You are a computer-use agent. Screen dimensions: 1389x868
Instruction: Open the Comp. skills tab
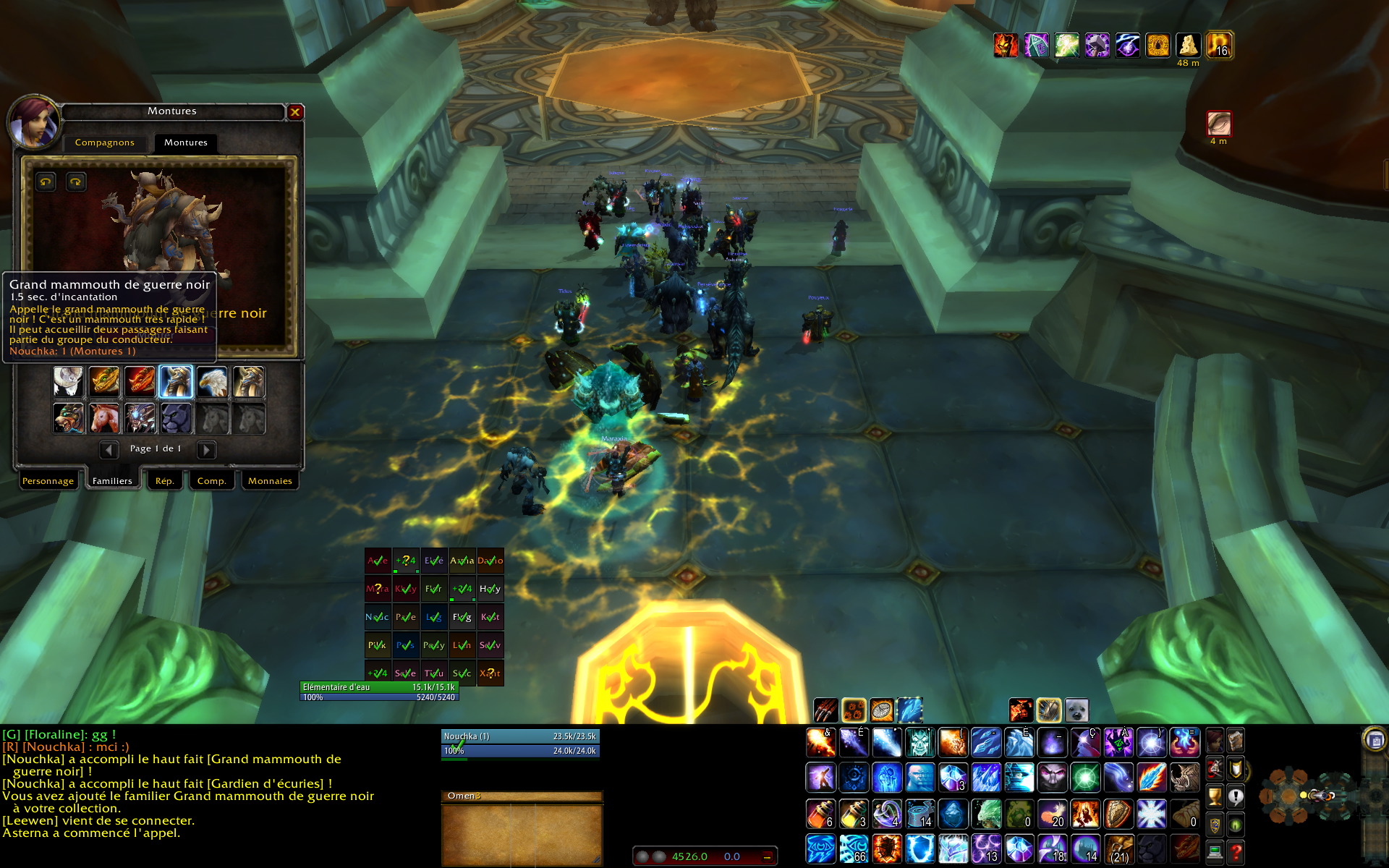[211, 481]
